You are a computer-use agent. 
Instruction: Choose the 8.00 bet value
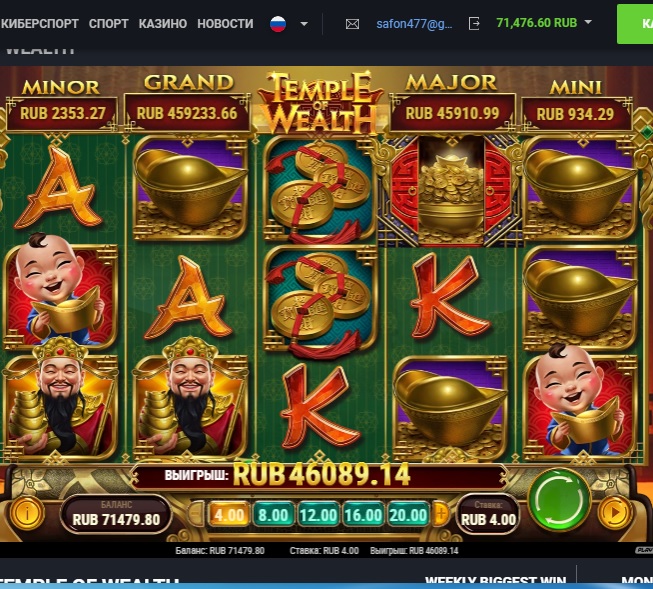click(x=272, y=515)
